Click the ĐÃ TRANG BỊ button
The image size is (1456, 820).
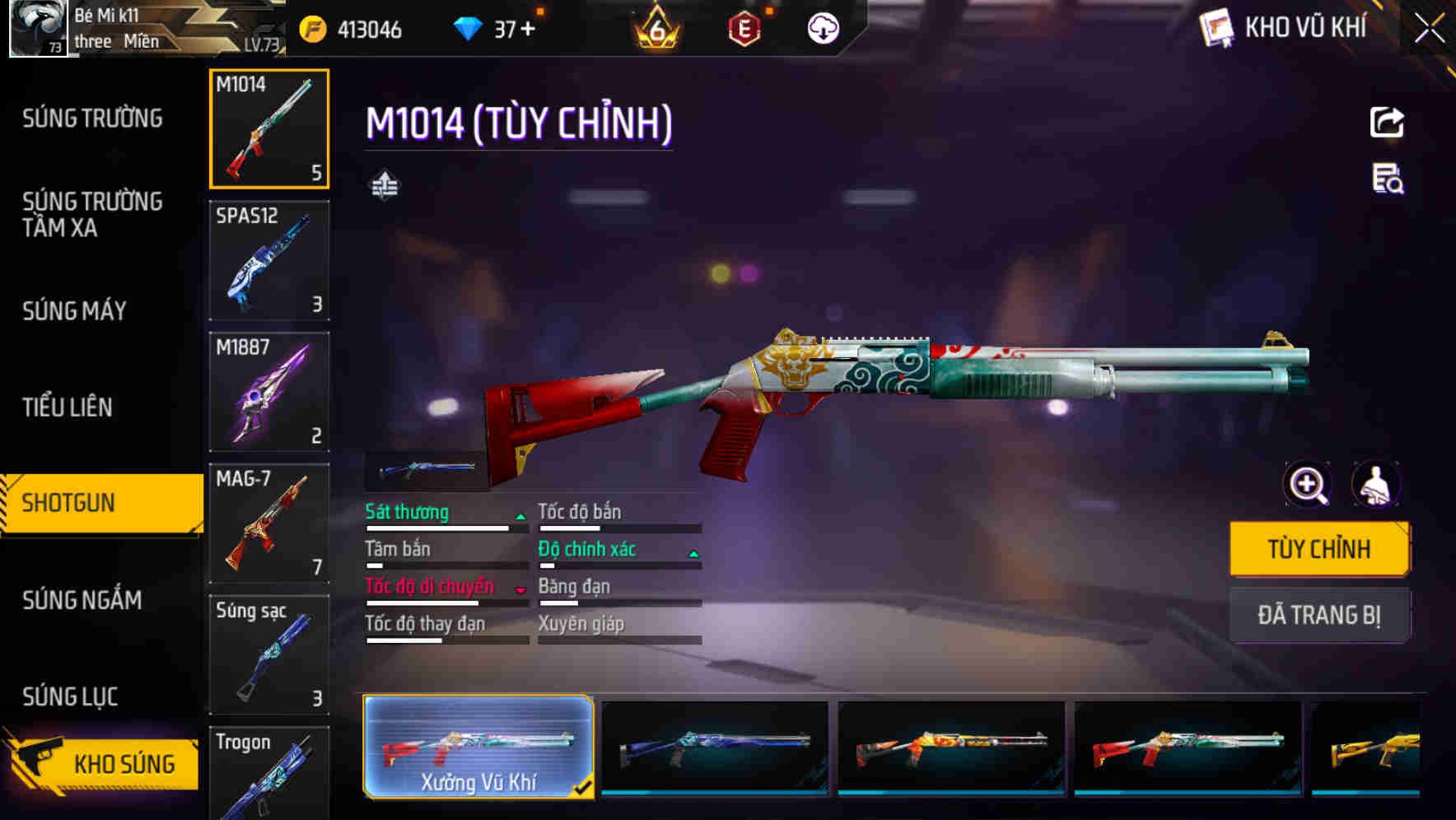(x=1319, y=615)
